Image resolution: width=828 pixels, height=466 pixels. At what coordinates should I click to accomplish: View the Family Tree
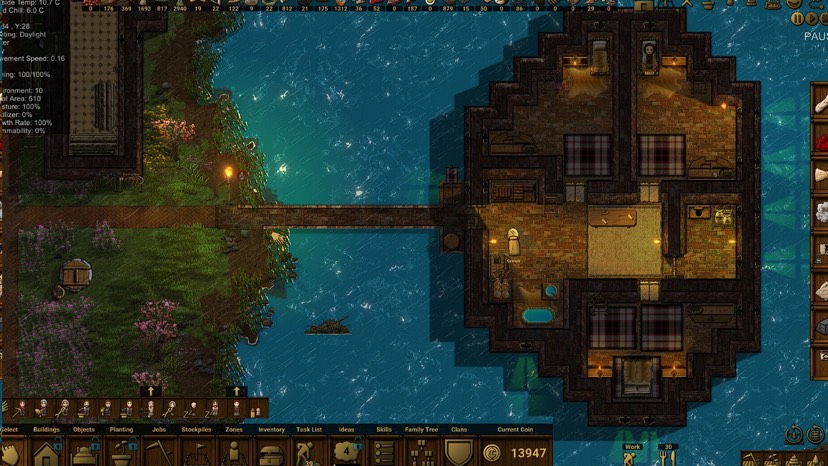(421, 452)
